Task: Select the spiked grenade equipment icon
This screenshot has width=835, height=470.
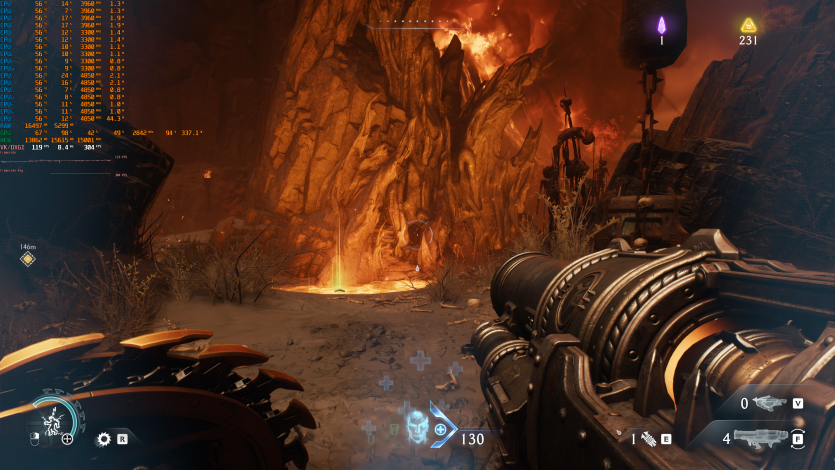Action: pos(649,438)
